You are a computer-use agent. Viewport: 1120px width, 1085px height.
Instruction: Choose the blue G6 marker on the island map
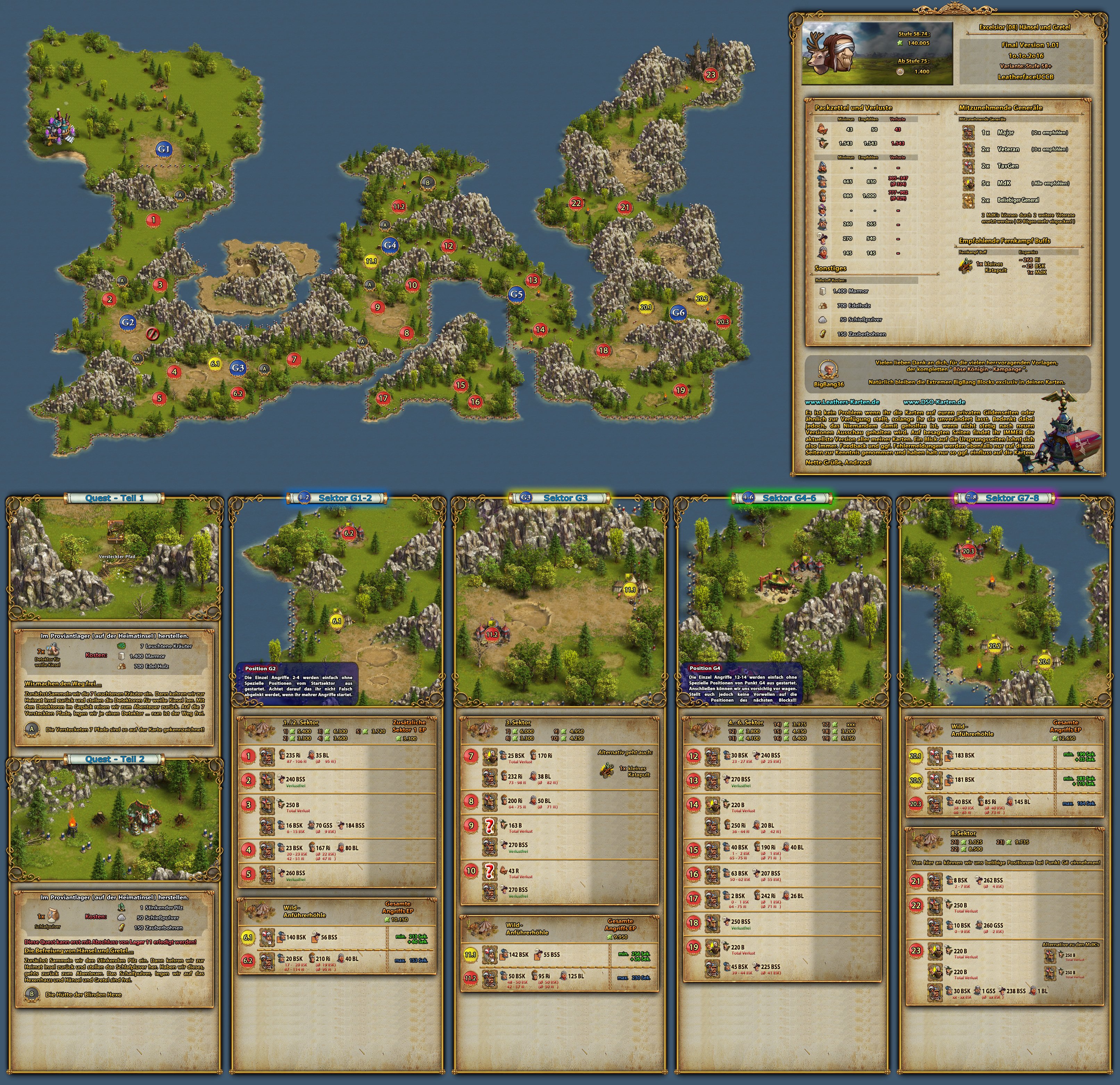coord(678,312)
